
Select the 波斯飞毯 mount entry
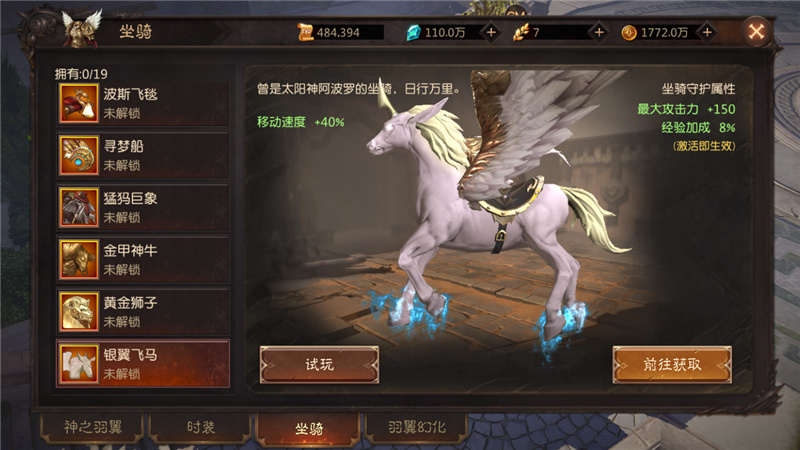pyautogui.click(x=143, y=103)
